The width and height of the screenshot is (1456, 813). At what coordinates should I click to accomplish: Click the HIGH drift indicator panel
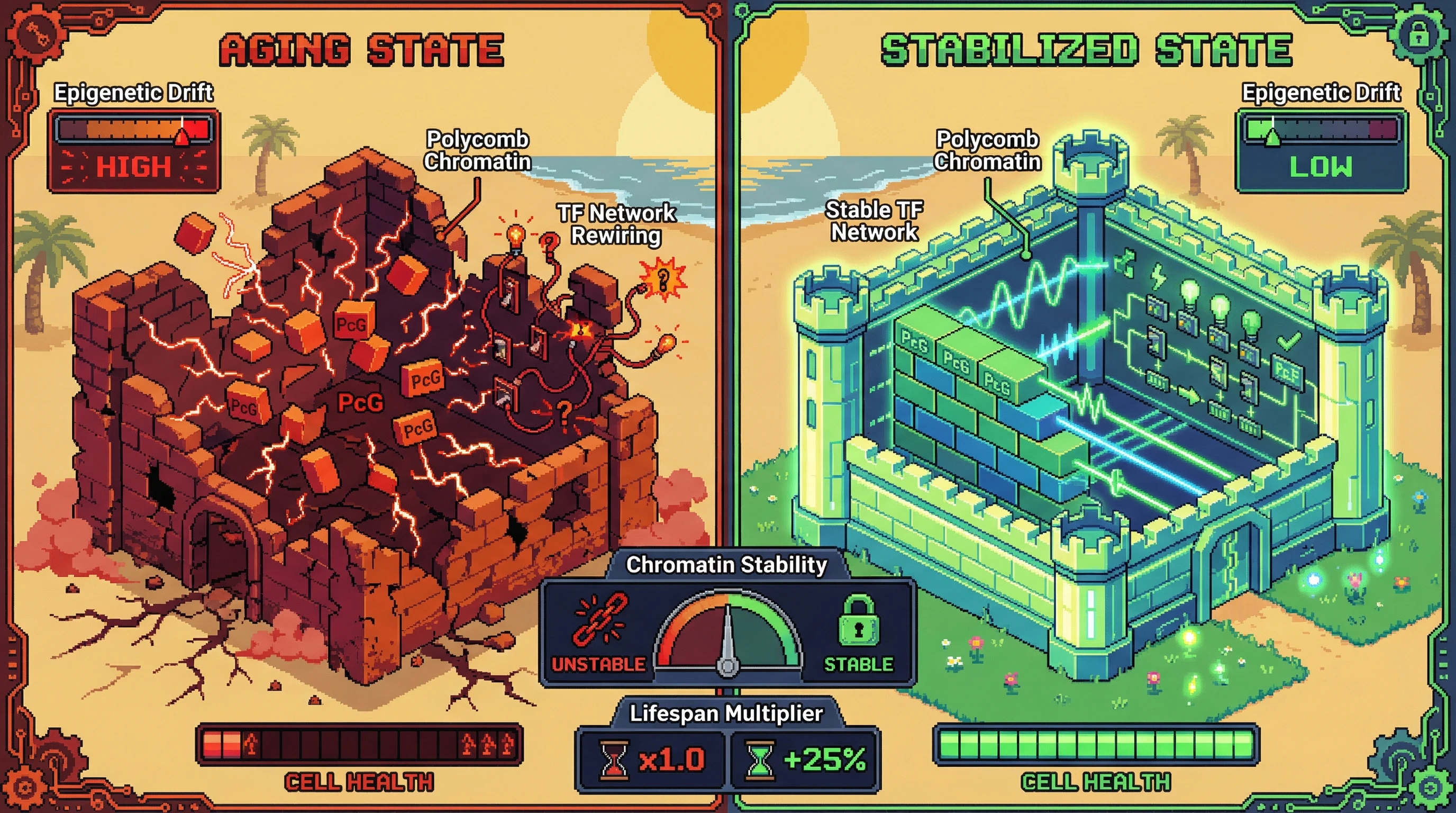[134, 167]
